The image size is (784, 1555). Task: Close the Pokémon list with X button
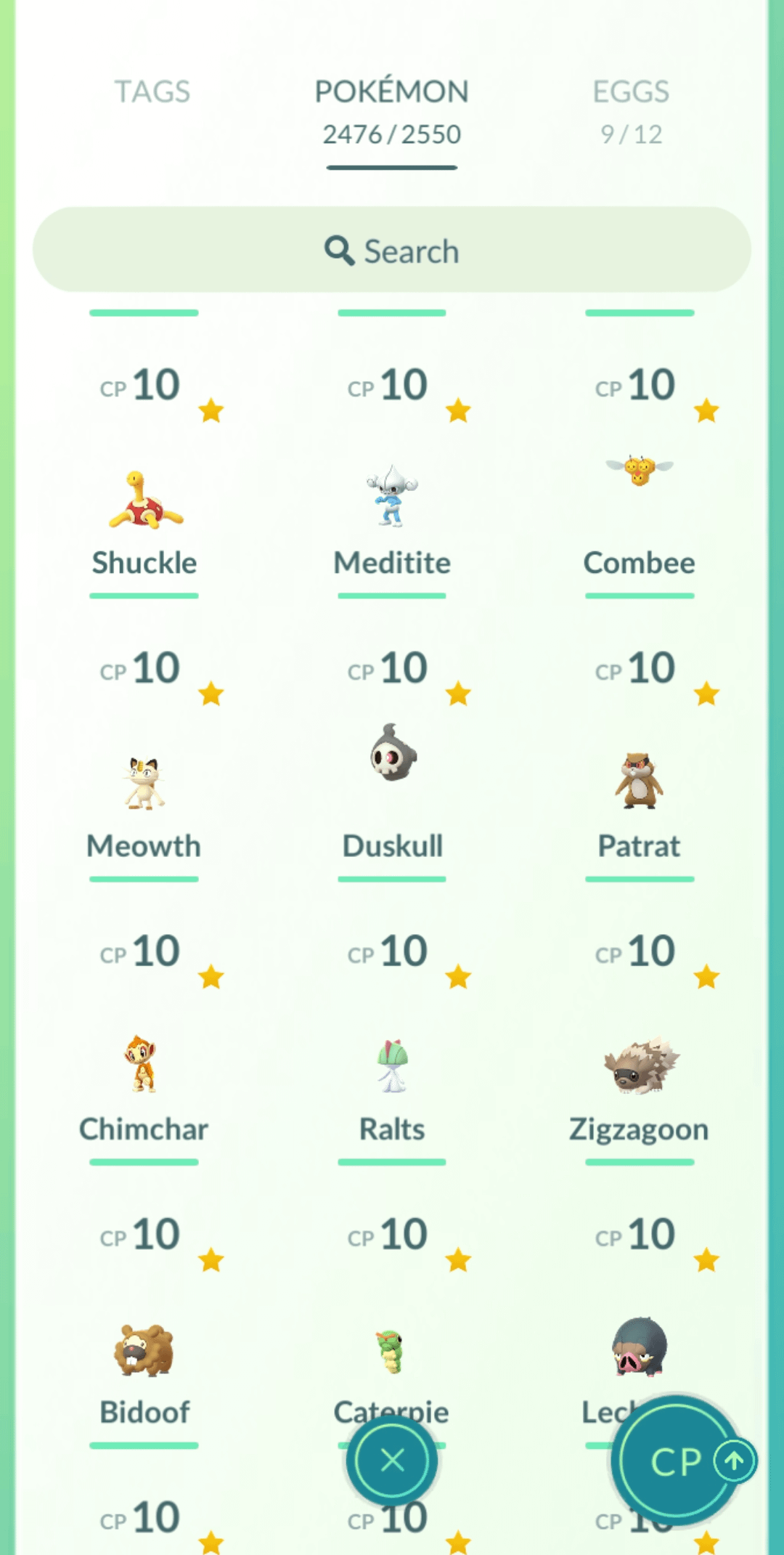pyautogui.click(x=392, y=1460)
